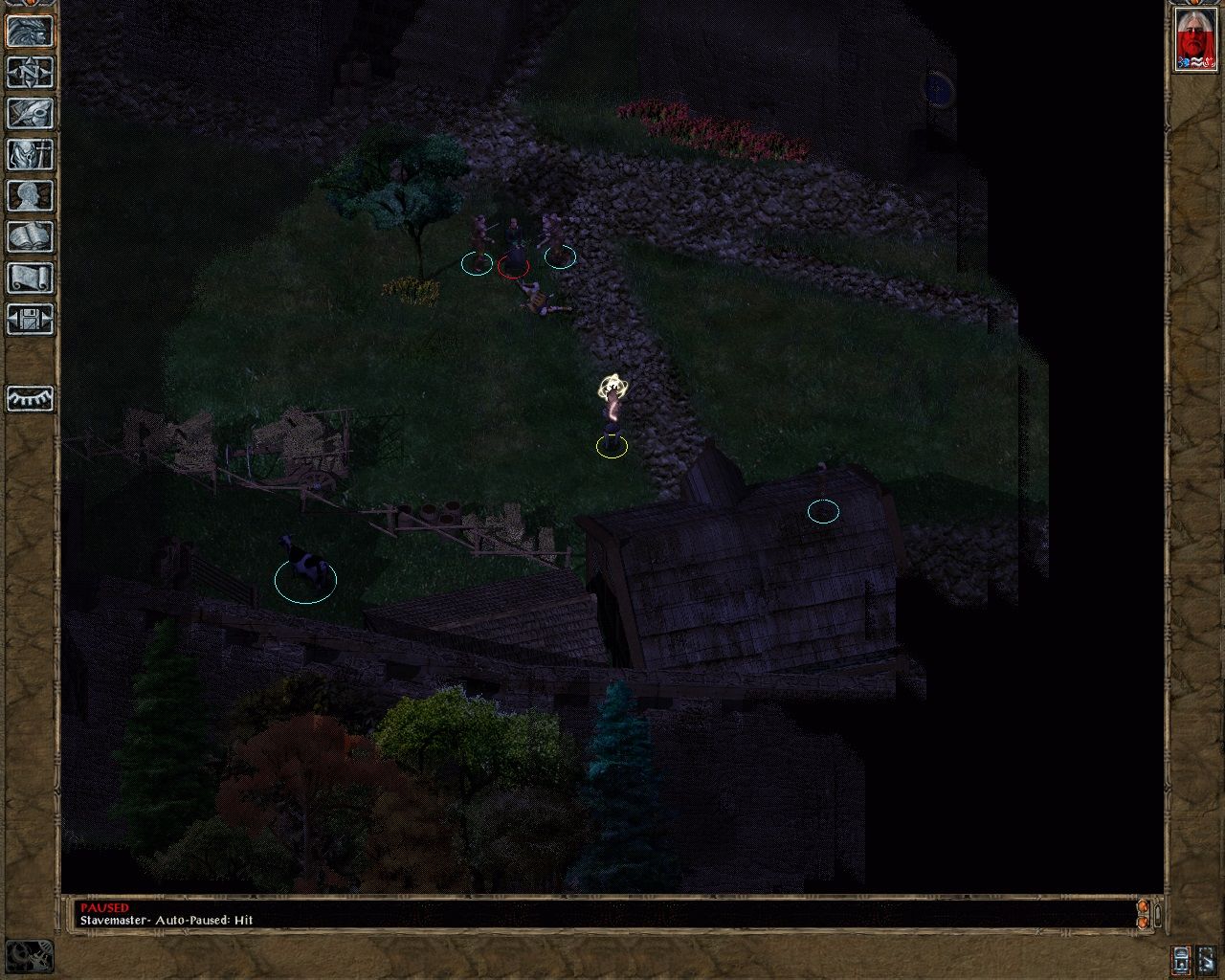Click the upper orange gem beside the message box

pos(1143,907)
